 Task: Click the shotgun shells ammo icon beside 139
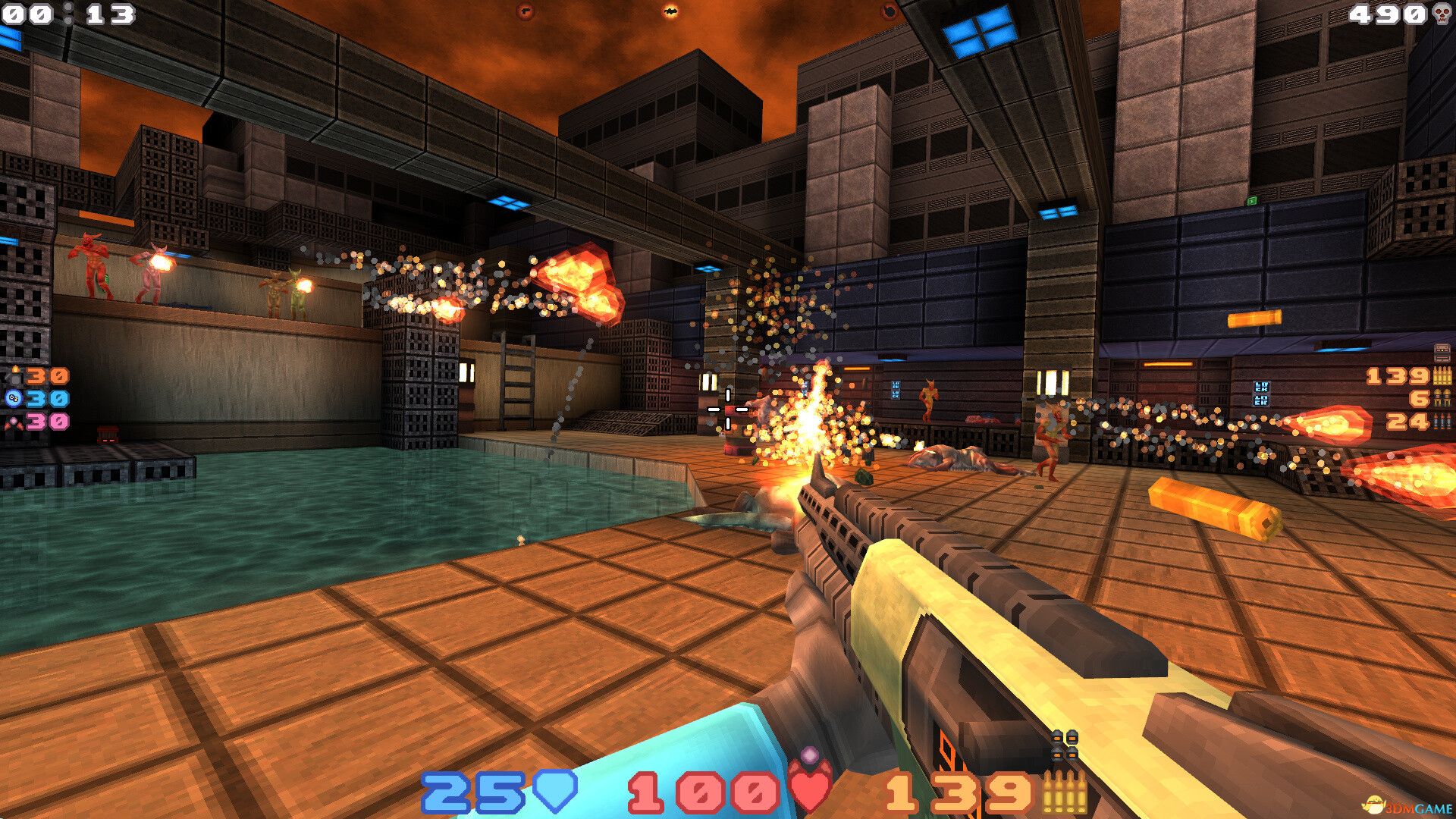coord(1442,376)
